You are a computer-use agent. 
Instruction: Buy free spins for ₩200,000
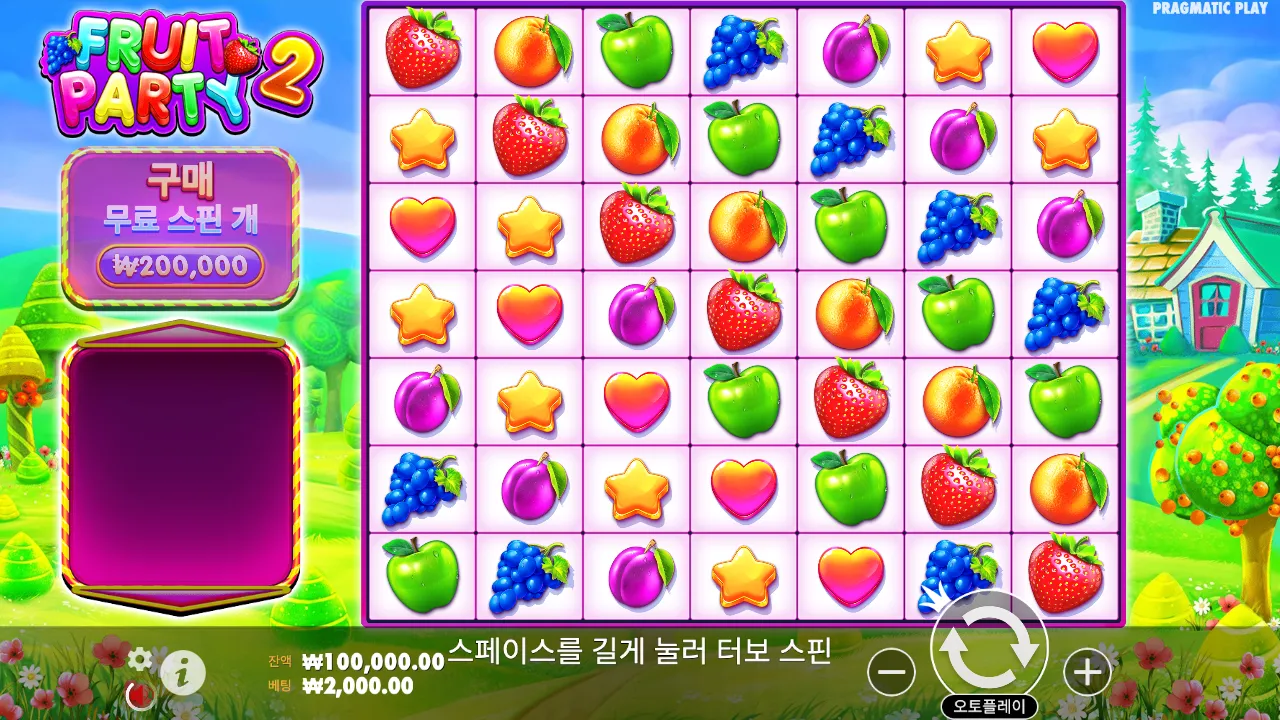point(178,265)
